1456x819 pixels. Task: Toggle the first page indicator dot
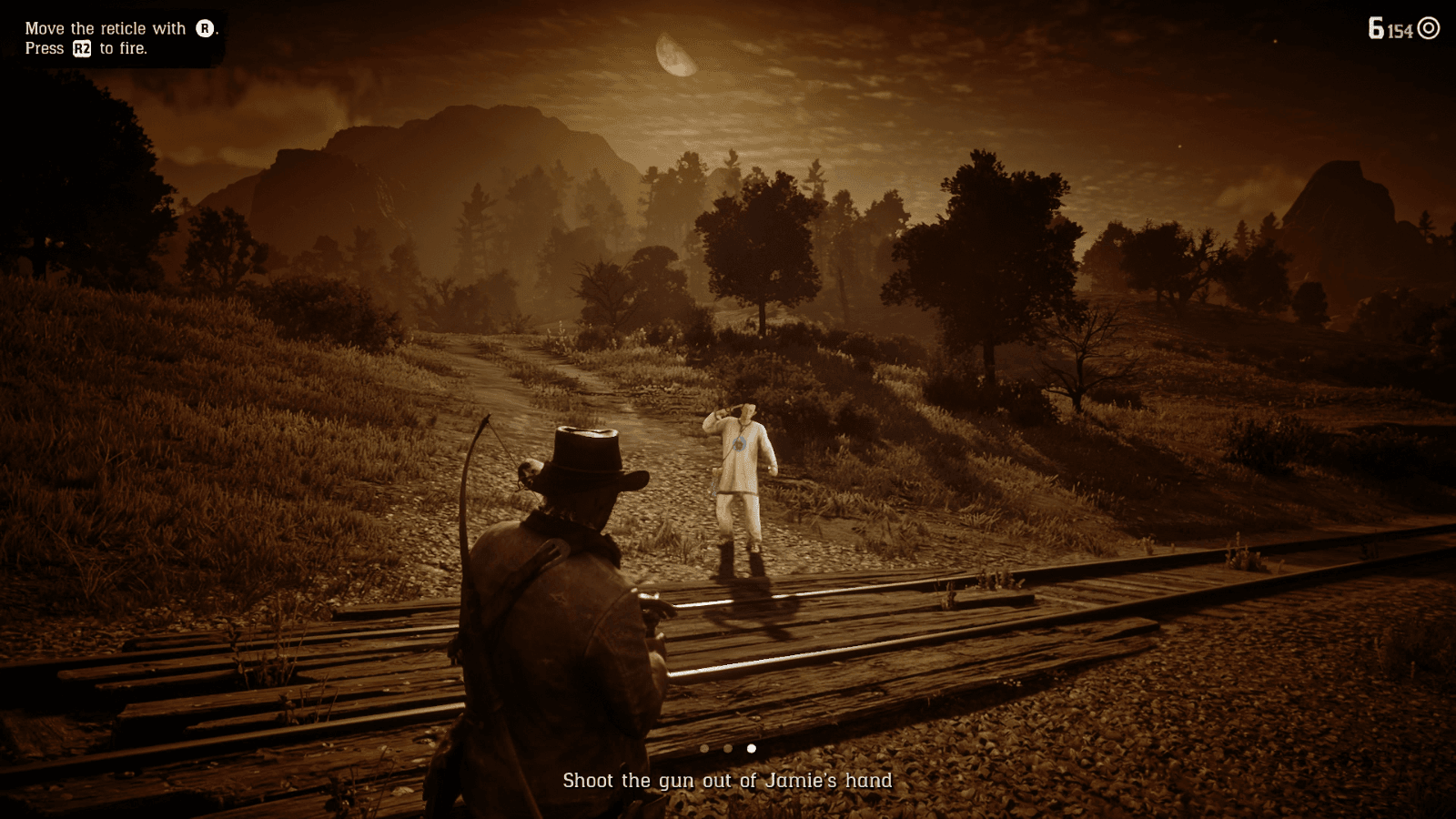tap(705, 749)
